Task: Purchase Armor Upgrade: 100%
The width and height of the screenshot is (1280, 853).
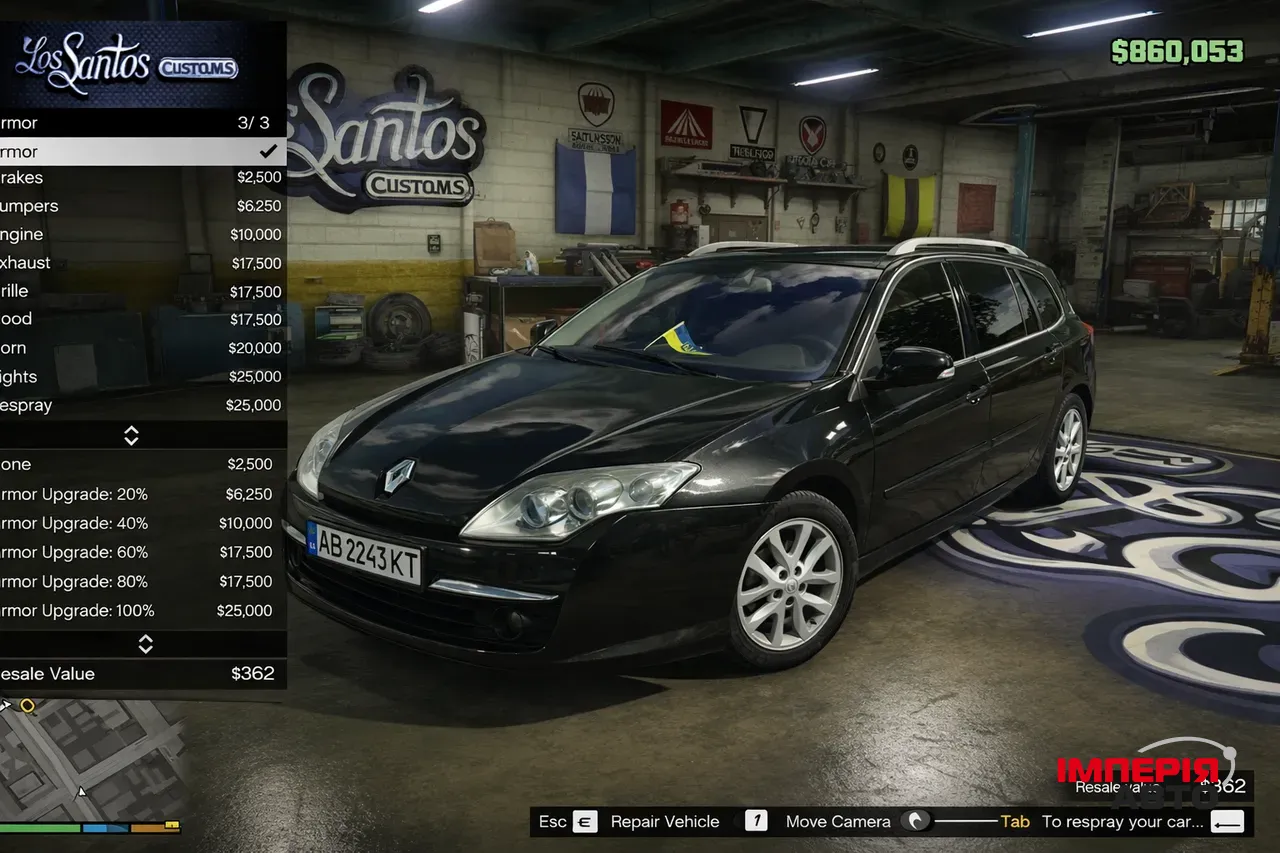Action: [x=140, y=611]
